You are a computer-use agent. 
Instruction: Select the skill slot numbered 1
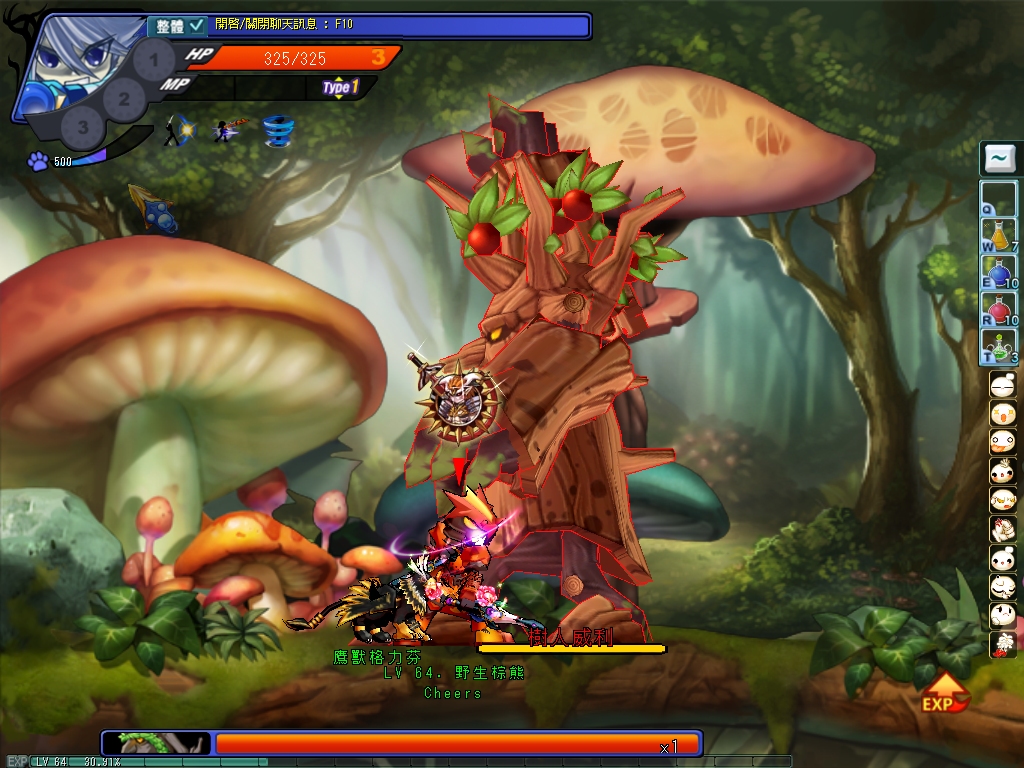pyautogui.click(x=153, y=60)
